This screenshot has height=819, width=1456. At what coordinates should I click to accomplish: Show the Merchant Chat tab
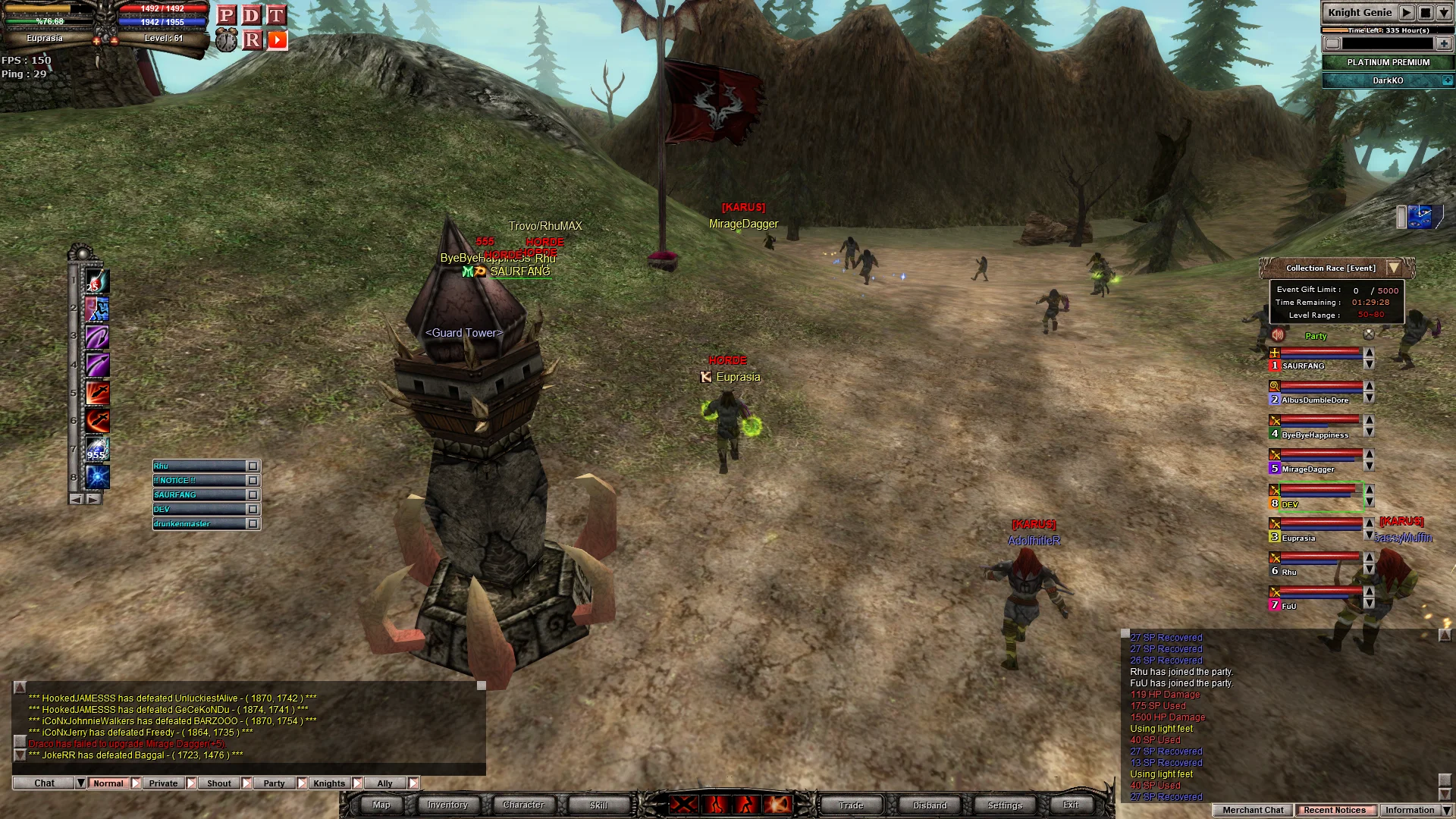tap(1253, 810)
